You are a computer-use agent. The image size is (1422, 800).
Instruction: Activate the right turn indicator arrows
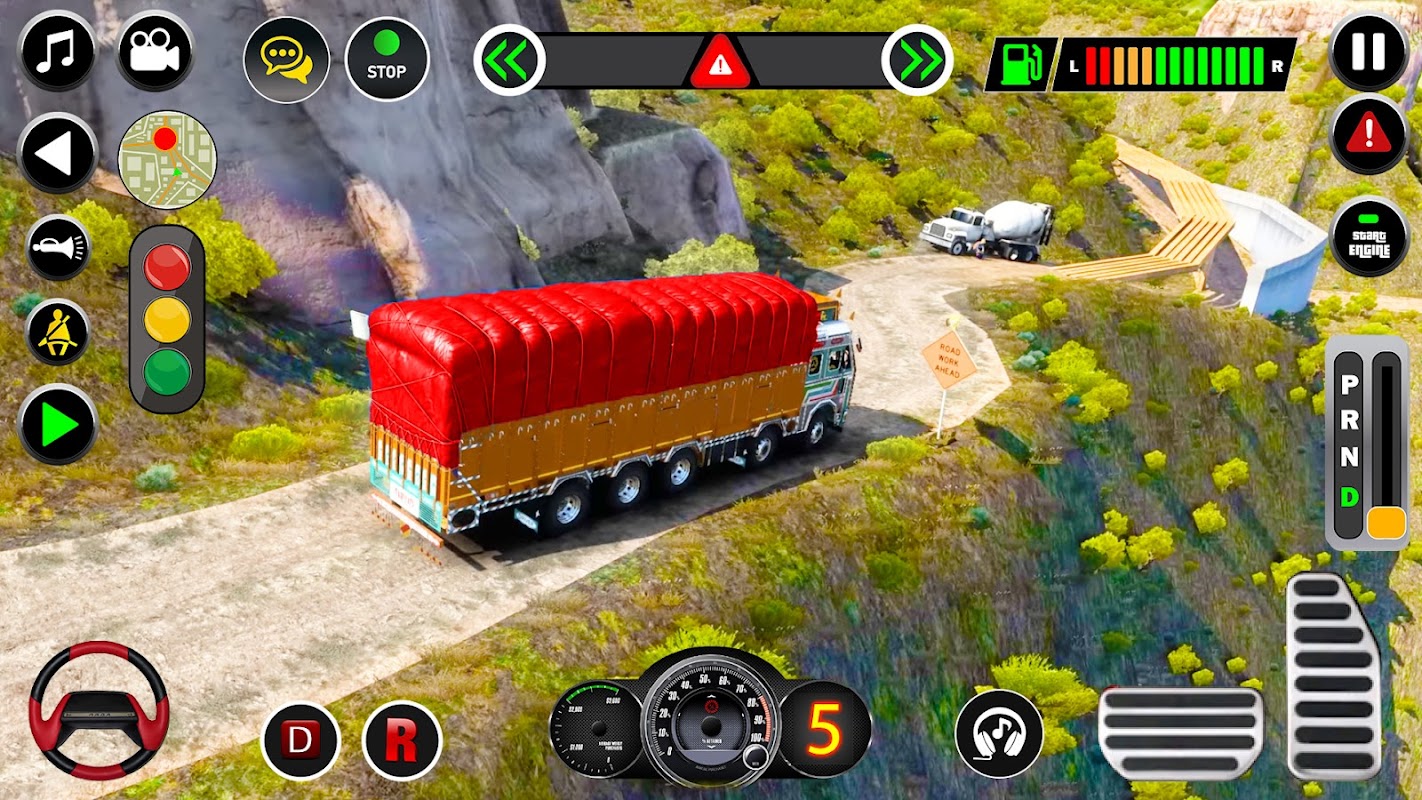[917, 61]
